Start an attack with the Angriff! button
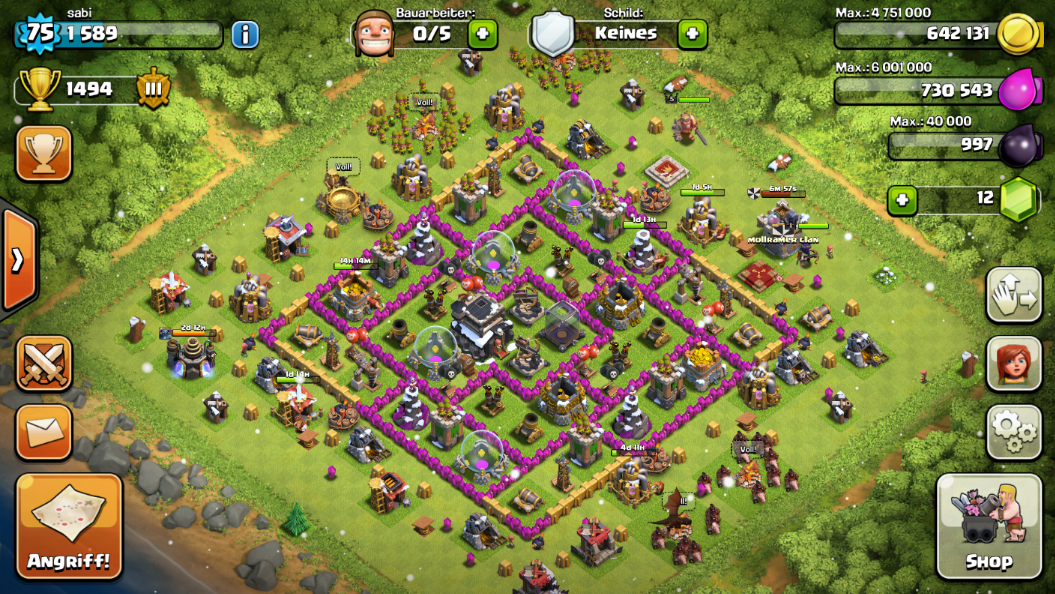The height and width of the screenshot is (594, 1055). point(69,525)
